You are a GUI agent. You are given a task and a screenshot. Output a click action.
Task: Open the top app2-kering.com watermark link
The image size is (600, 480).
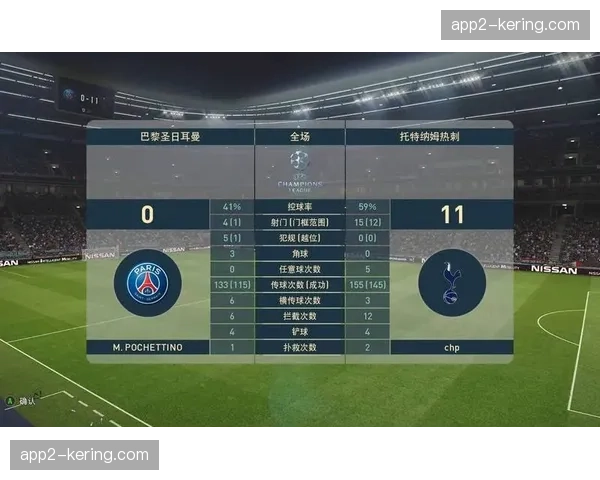(515, 25)
